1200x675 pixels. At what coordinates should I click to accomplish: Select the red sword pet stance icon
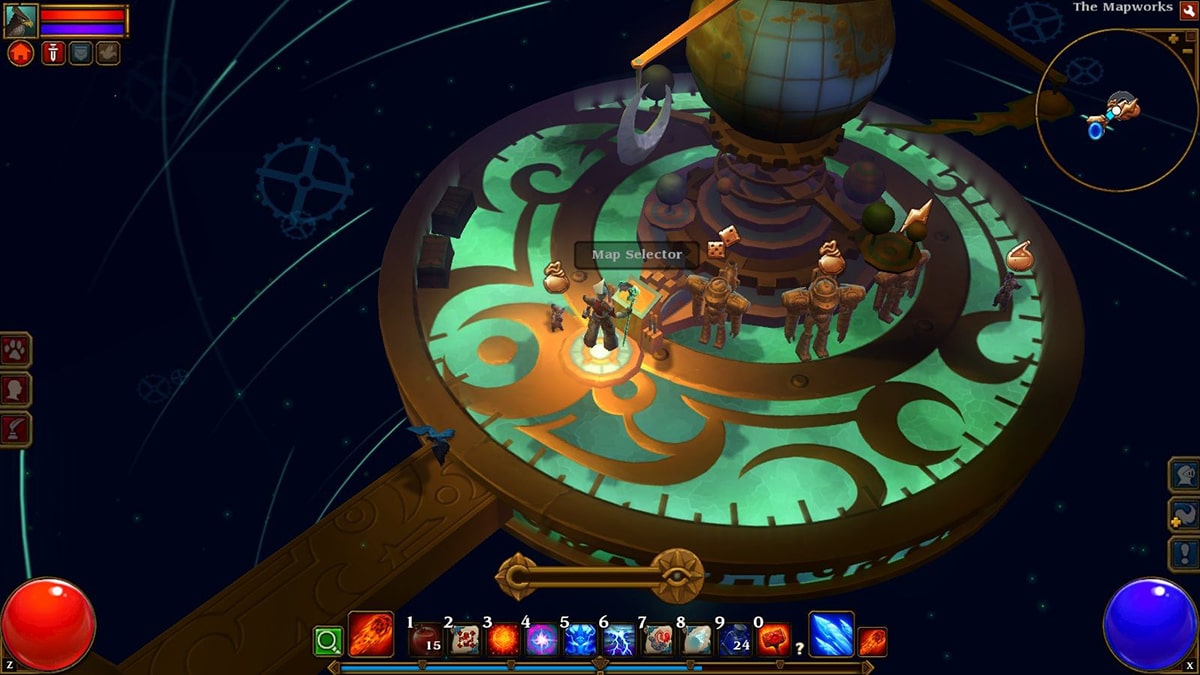54,53
